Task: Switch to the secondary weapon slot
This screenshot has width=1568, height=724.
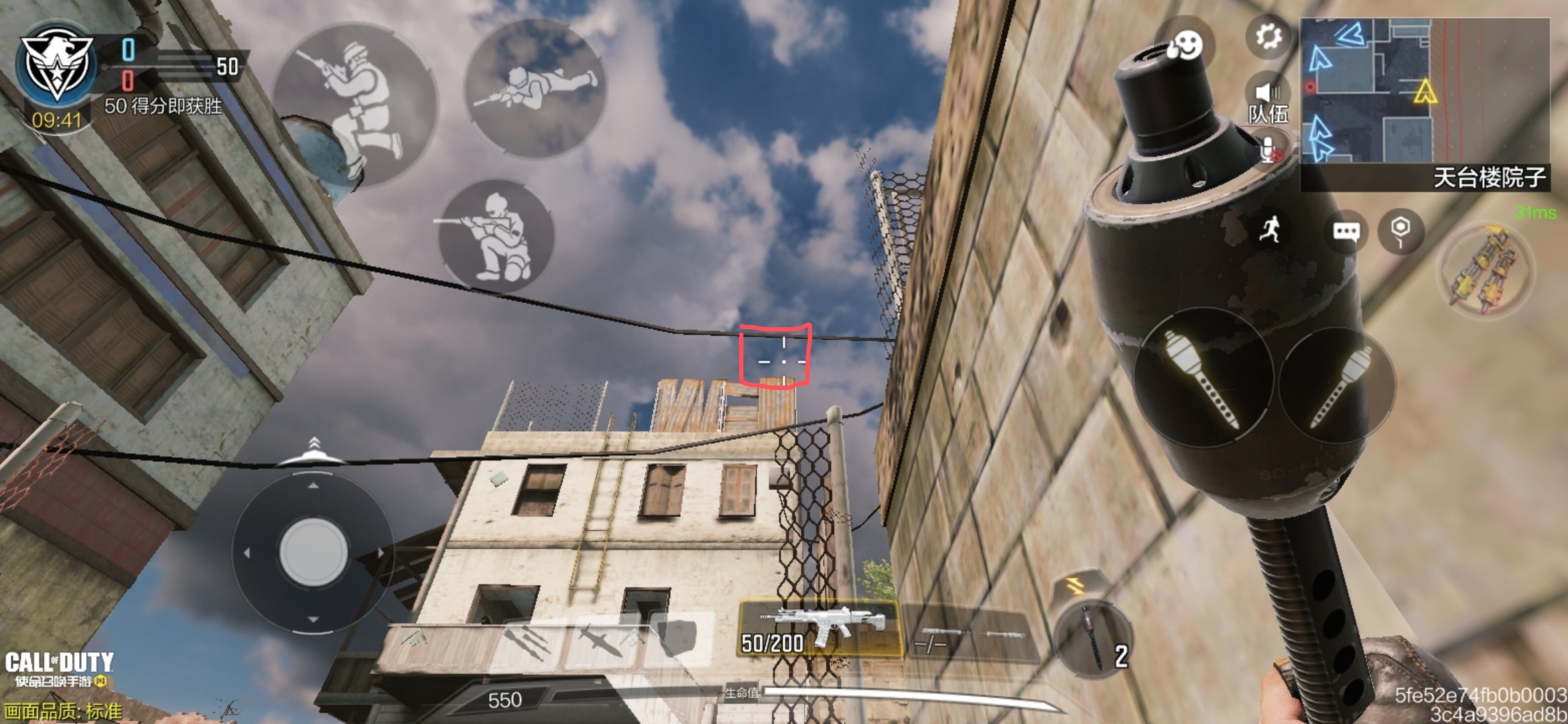Action: (x=970, y=633)
